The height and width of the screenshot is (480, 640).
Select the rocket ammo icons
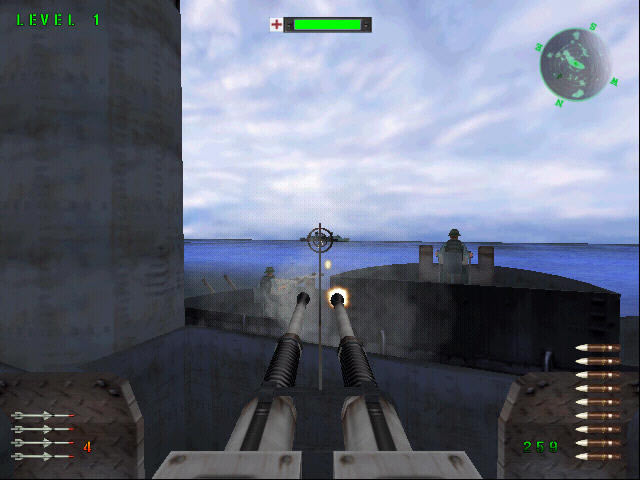coord(42,435)
